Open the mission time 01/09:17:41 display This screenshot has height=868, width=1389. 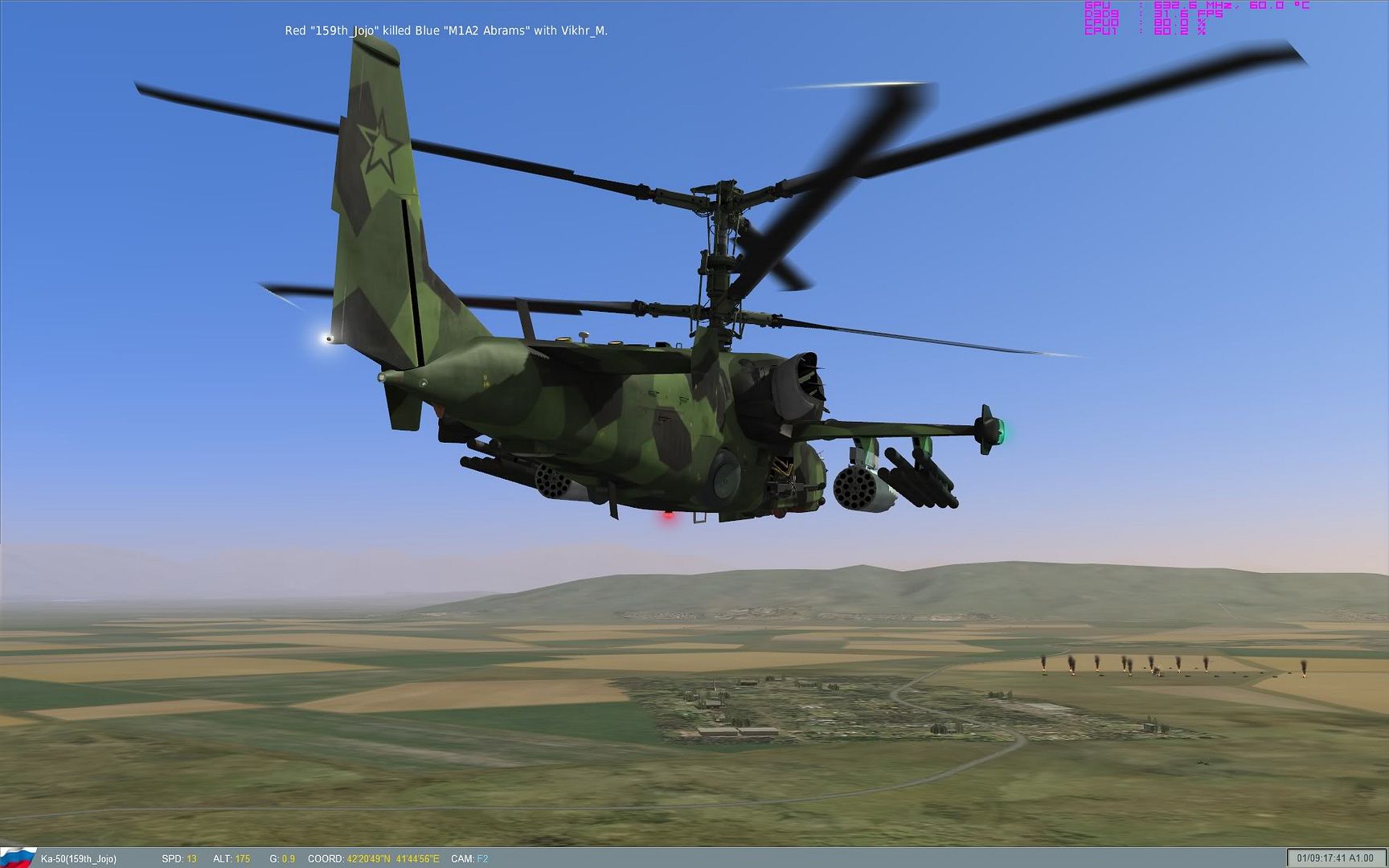(x=1323, y=858)
